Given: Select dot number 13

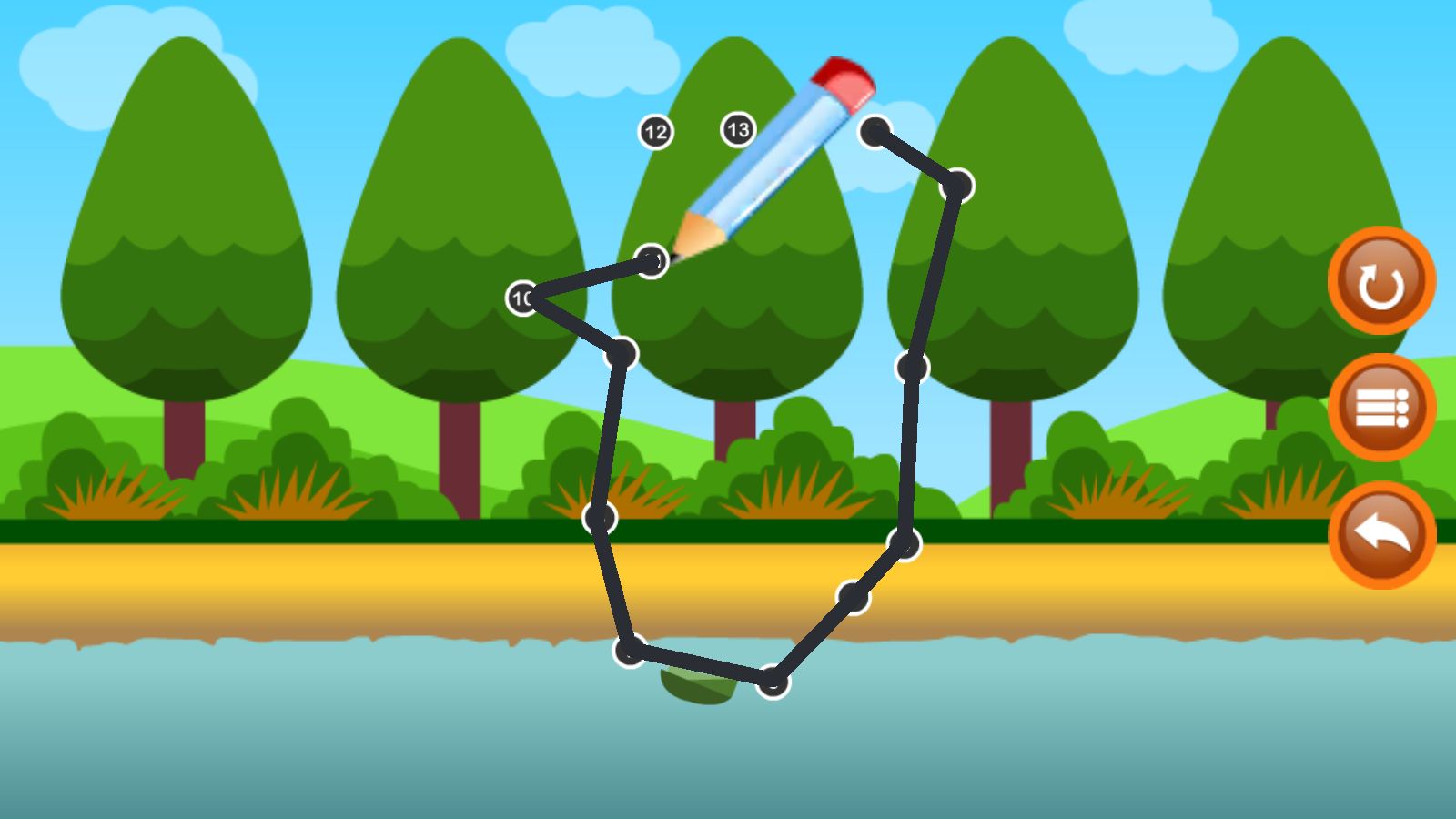Looking at the screenshot, I should [x=738, y=130].
